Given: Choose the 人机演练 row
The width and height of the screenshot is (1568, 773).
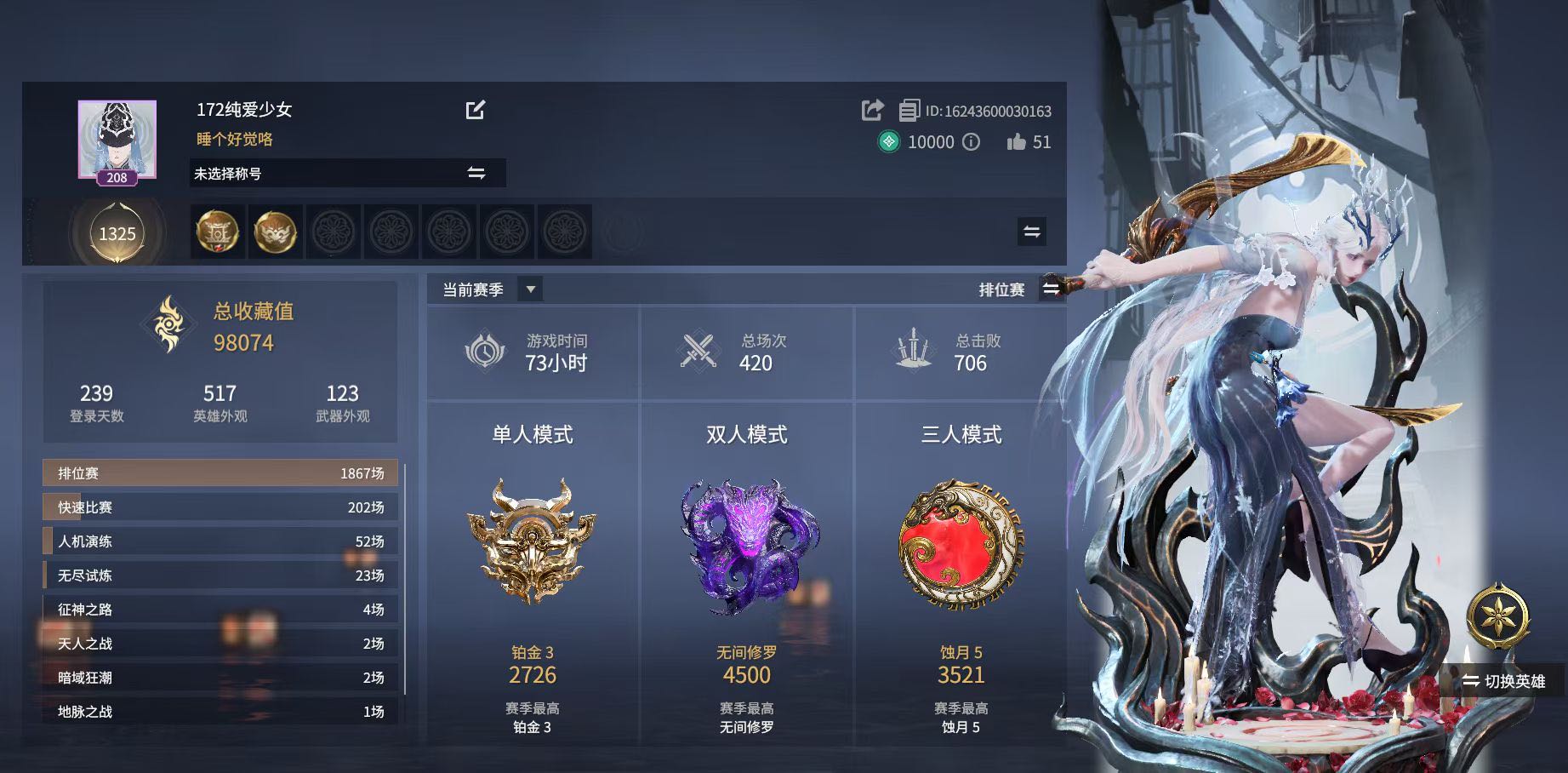Looking at the screenshot, I should coord(220,541).
